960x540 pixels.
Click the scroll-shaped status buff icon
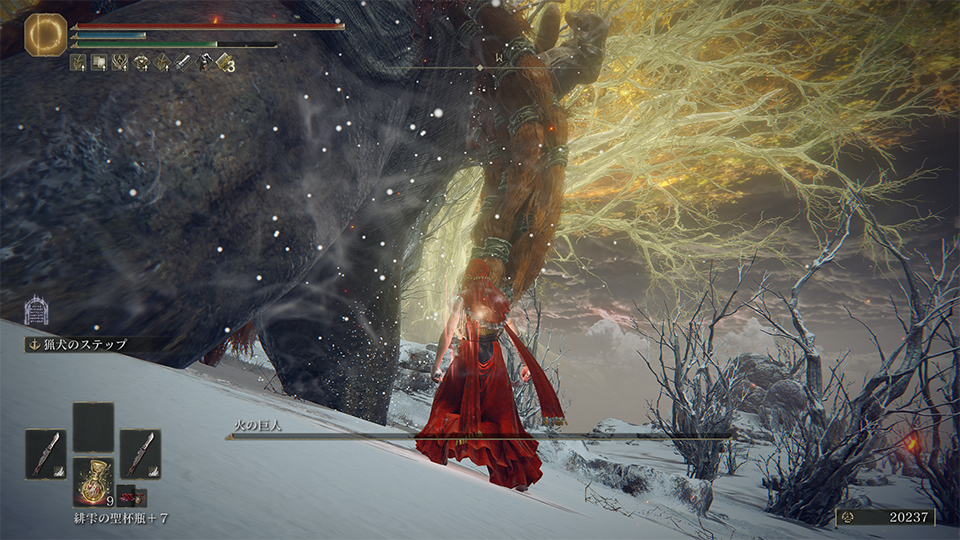(x=100, y=63)
